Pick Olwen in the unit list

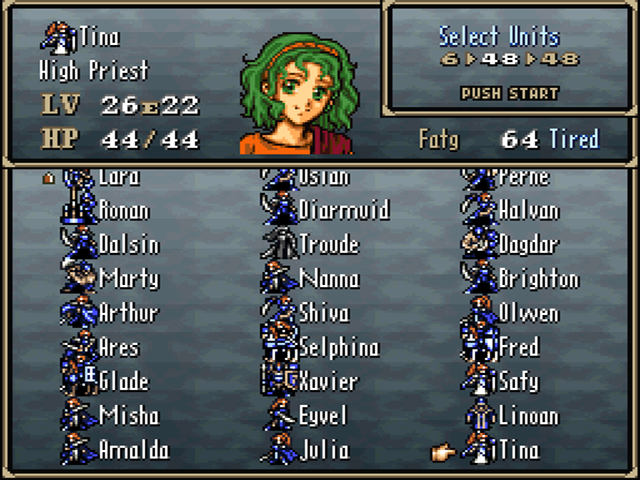[x=528, y=313]
